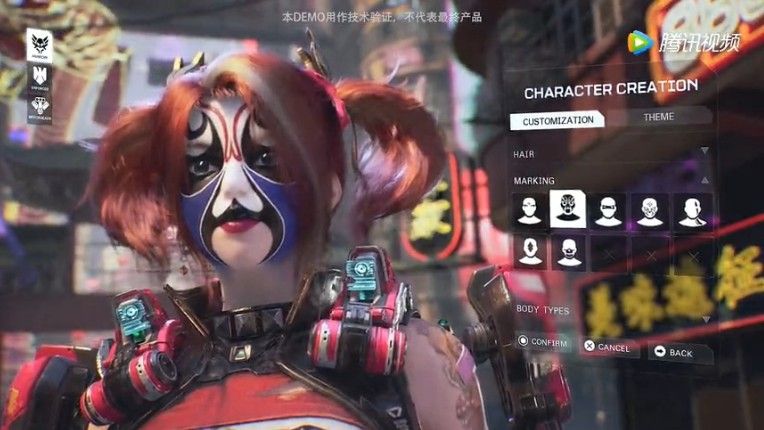Cancel the character changes

tap(607, 347)
